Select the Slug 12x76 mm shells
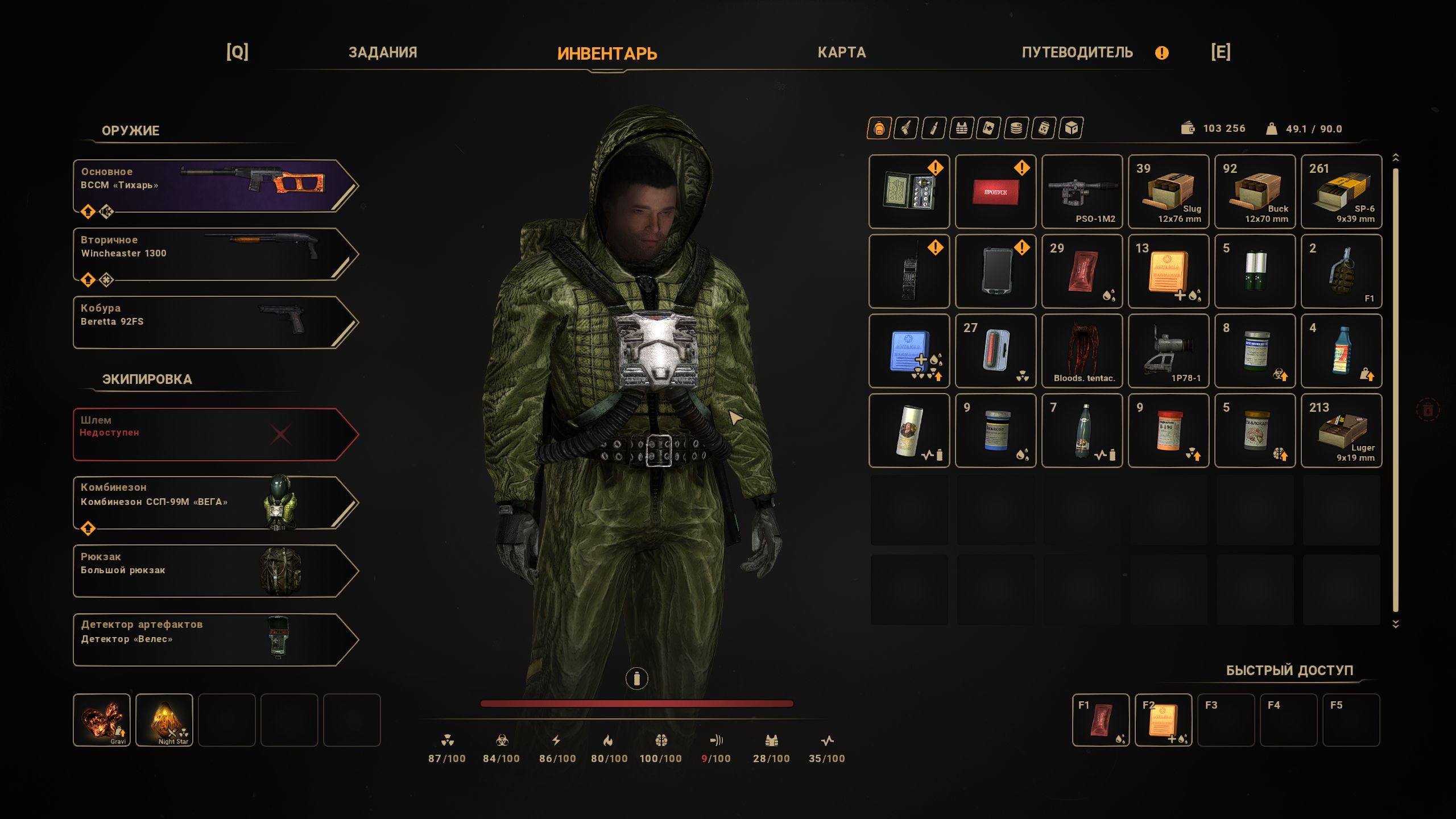The image size is (1456, 819). [1168, 192]
